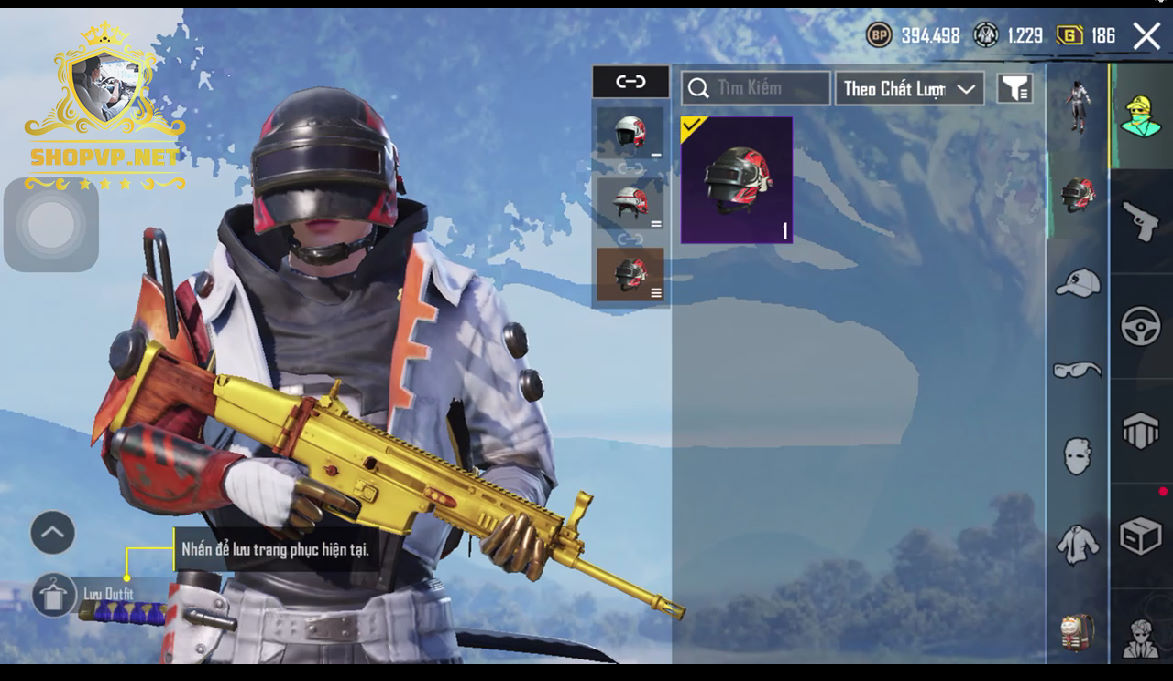Viewport: 1173px width, 681px height.
Task: Open the backpack category
Action: 1078,632
